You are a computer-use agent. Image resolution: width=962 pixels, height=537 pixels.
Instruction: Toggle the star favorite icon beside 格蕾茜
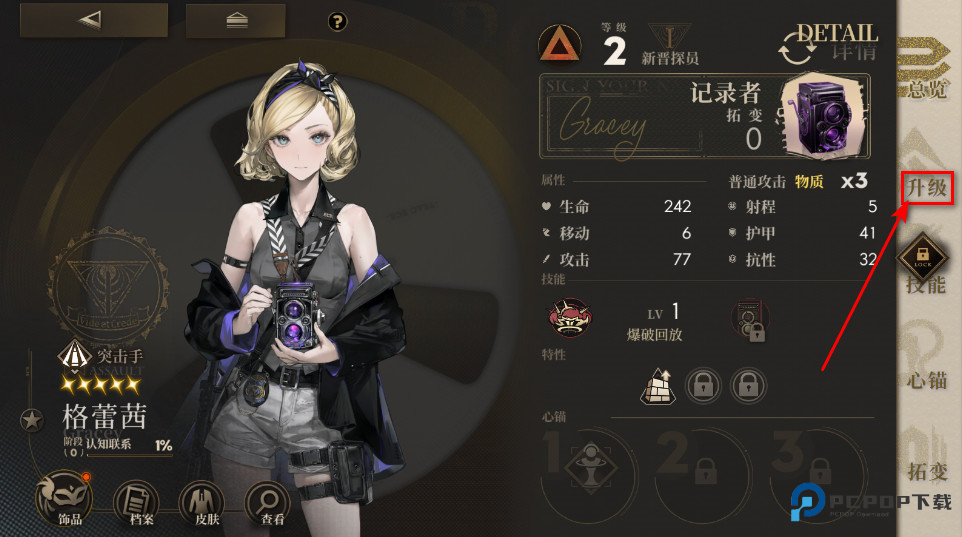tap(32, 419)
